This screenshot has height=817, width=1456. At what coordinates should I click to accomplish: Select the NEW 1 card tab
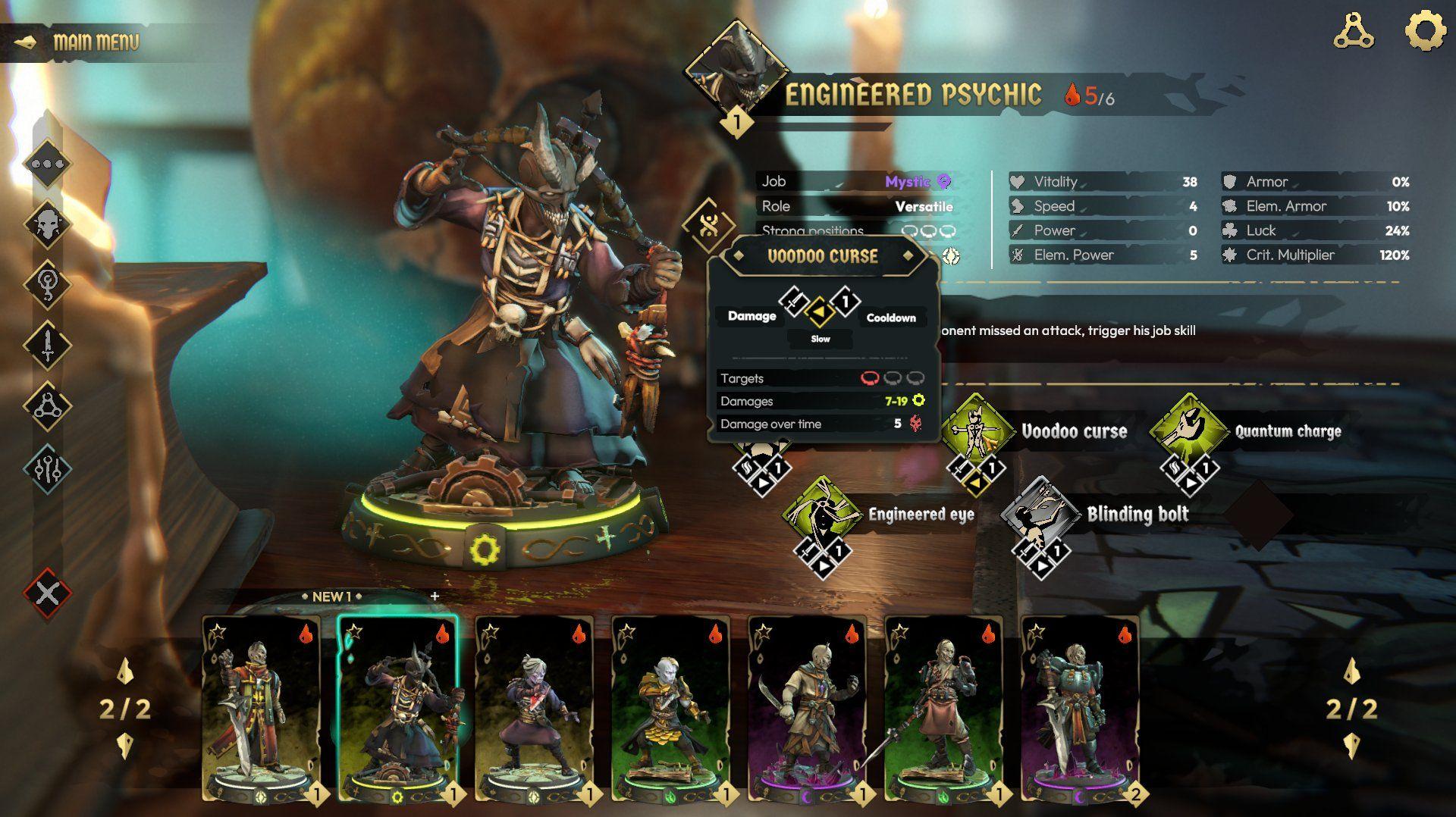point(331,597)
